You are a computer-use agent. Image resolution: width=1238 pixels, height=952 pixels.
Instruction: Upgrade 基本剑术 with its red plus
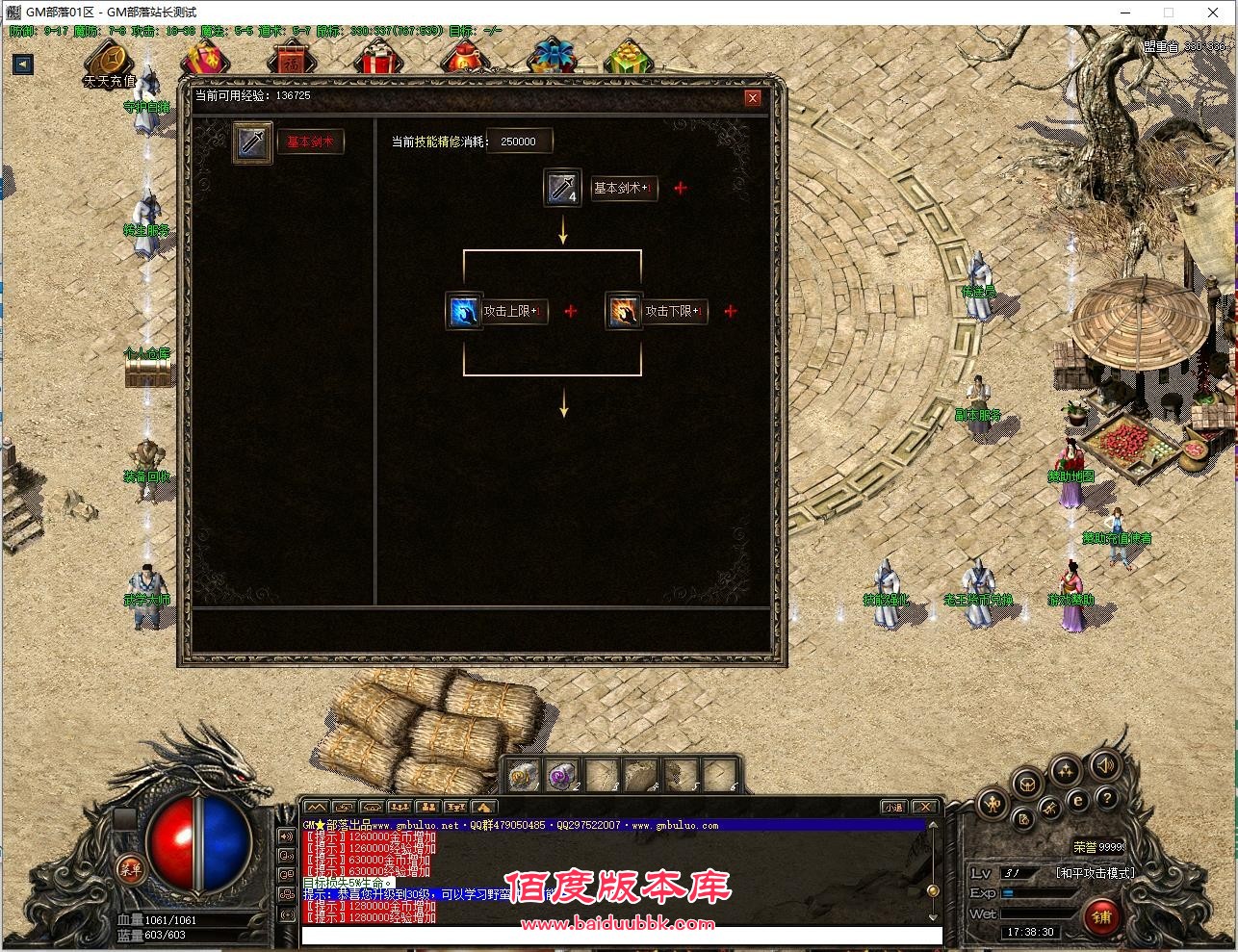(x=681, y=189)
